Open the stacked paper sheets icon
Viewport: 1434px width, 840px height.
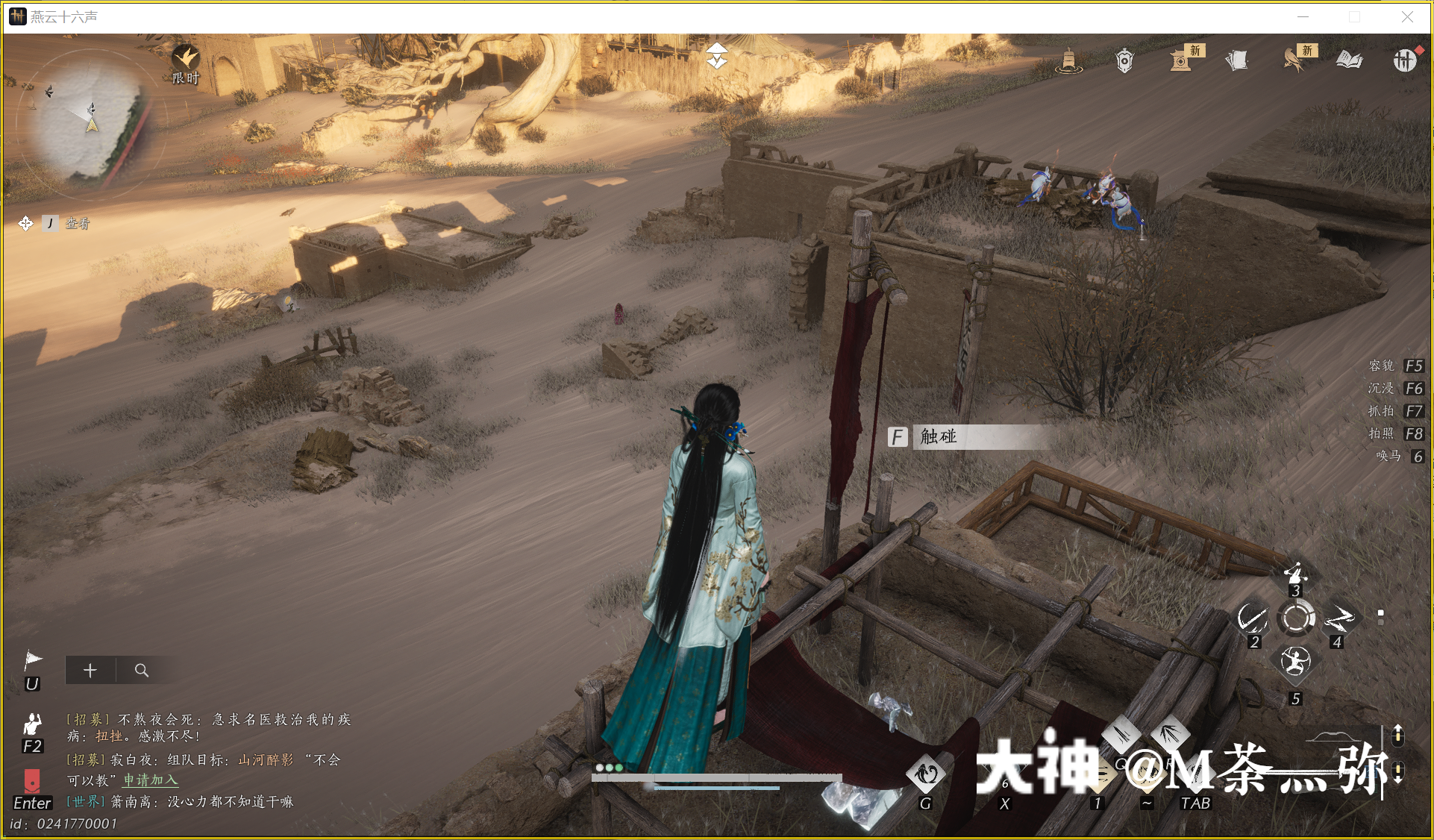(1237, 60)
